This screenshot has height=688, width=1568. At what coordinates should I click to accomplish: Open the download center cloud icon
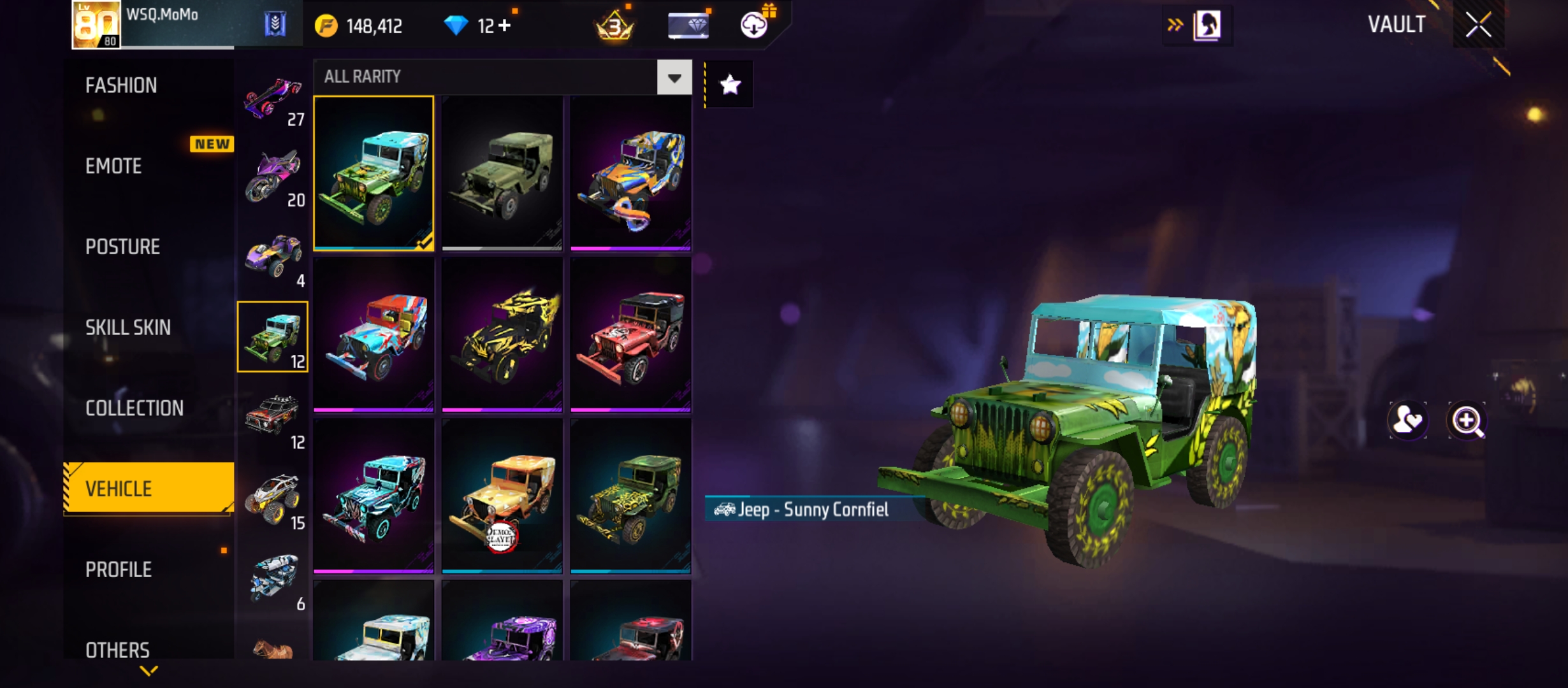pos(754,25)
